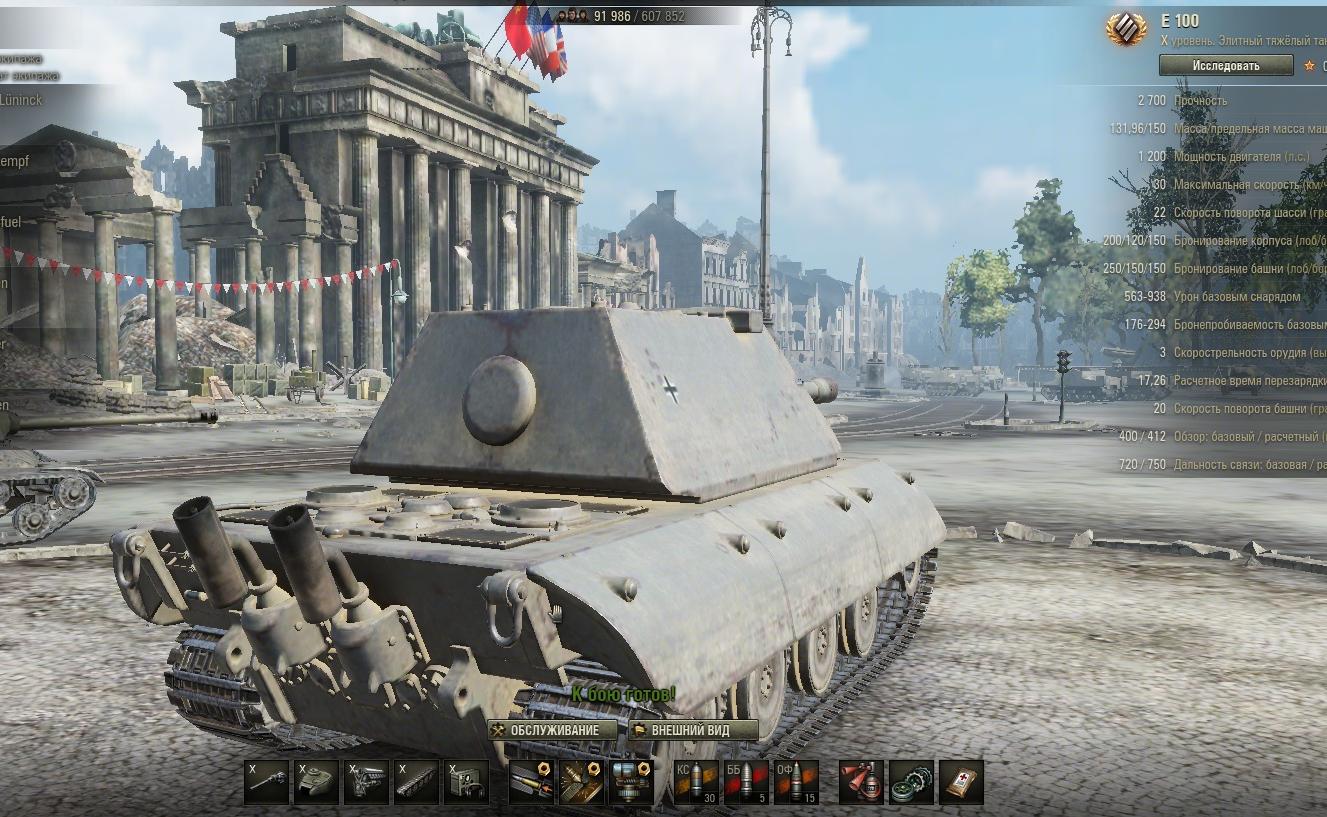Open the gun rammer equipment slot
The height and width of the screenshot is (817, 1327).
pyautogui.click(x=531, y=782)
